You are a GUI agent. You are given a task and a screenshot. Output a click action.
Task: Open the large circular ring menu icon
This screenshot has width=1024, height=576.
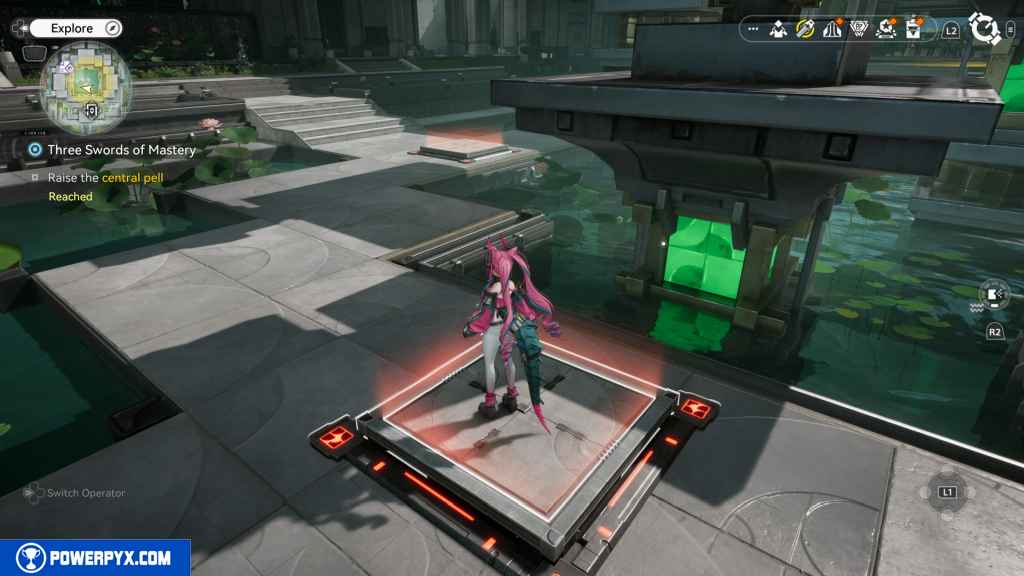[x=986, y=29]
